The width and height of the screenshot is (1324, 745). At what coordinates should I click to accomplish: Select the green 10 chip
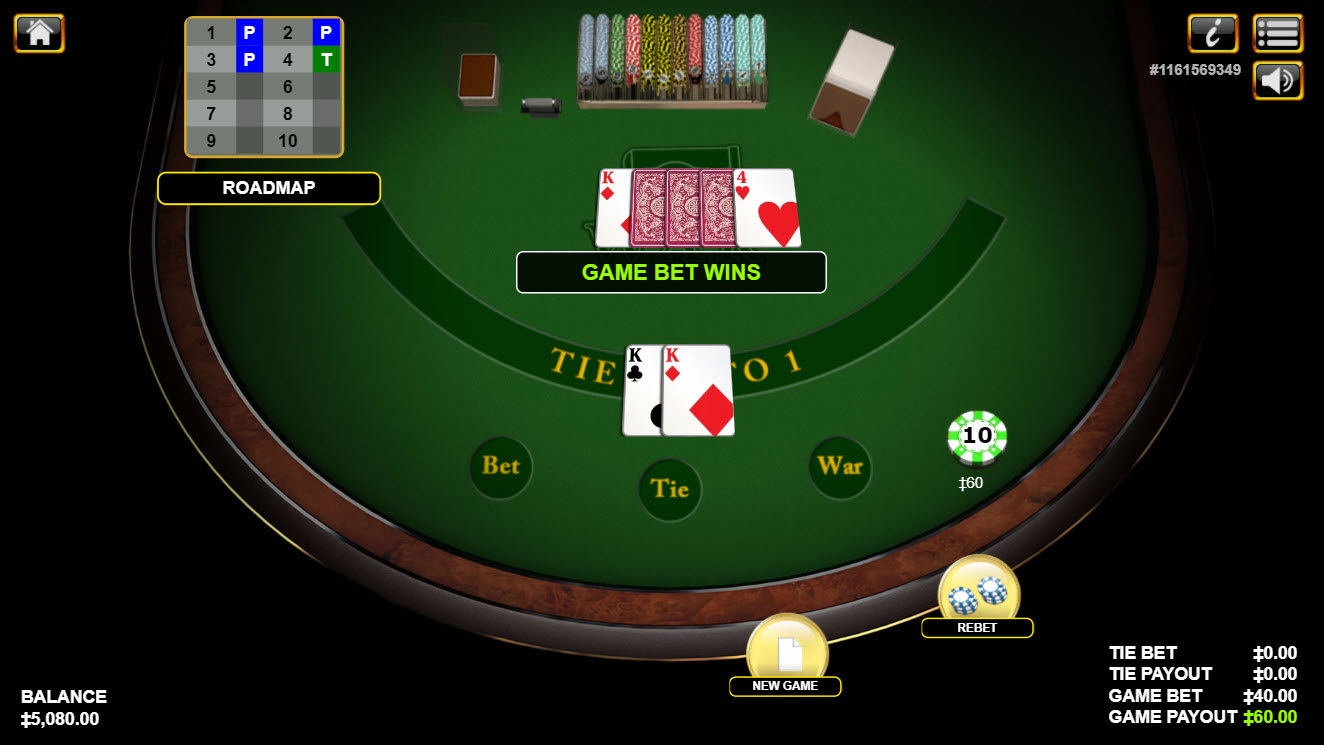point(977,437)
